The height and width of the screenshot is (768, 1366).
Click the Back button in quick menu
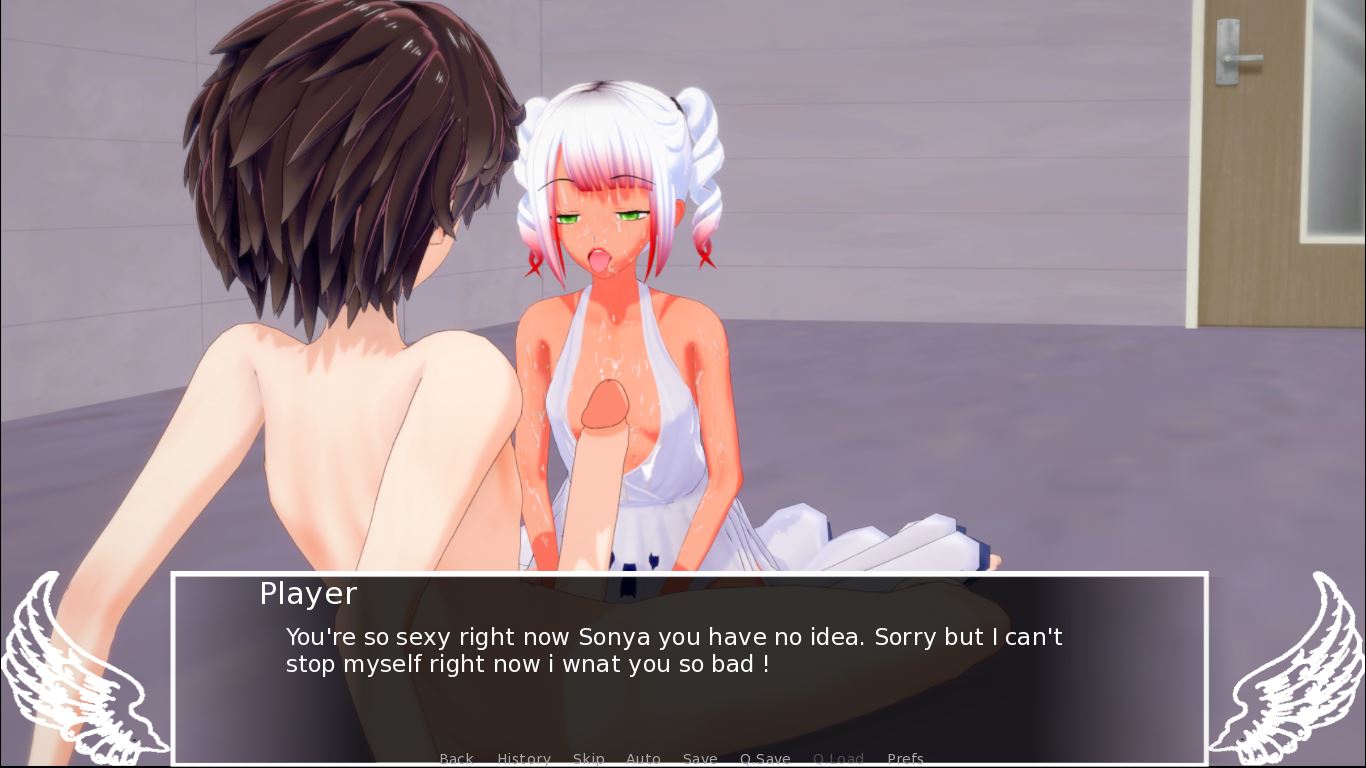click(456, 759)
